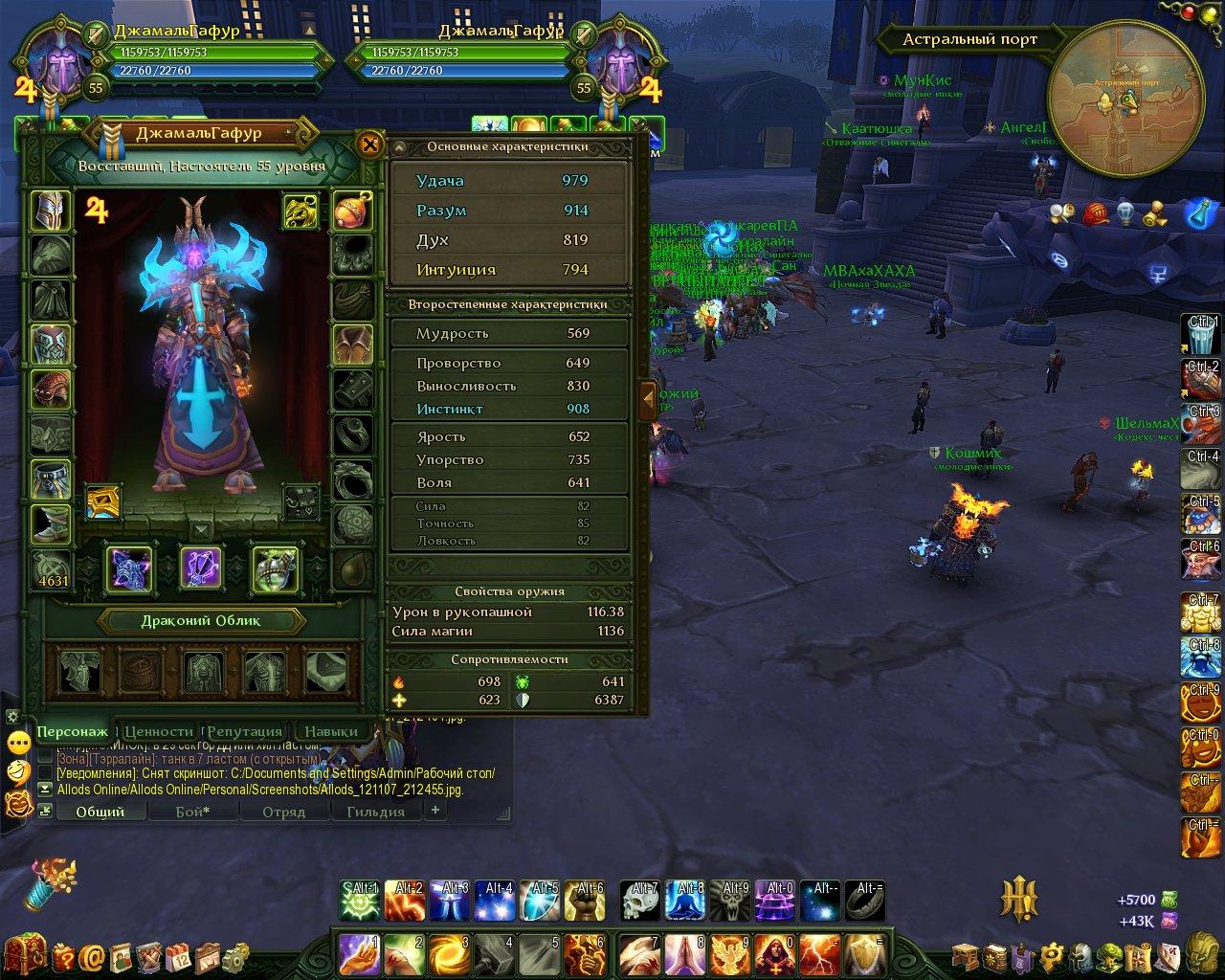Open the Бой chat tab

[192, 812]
